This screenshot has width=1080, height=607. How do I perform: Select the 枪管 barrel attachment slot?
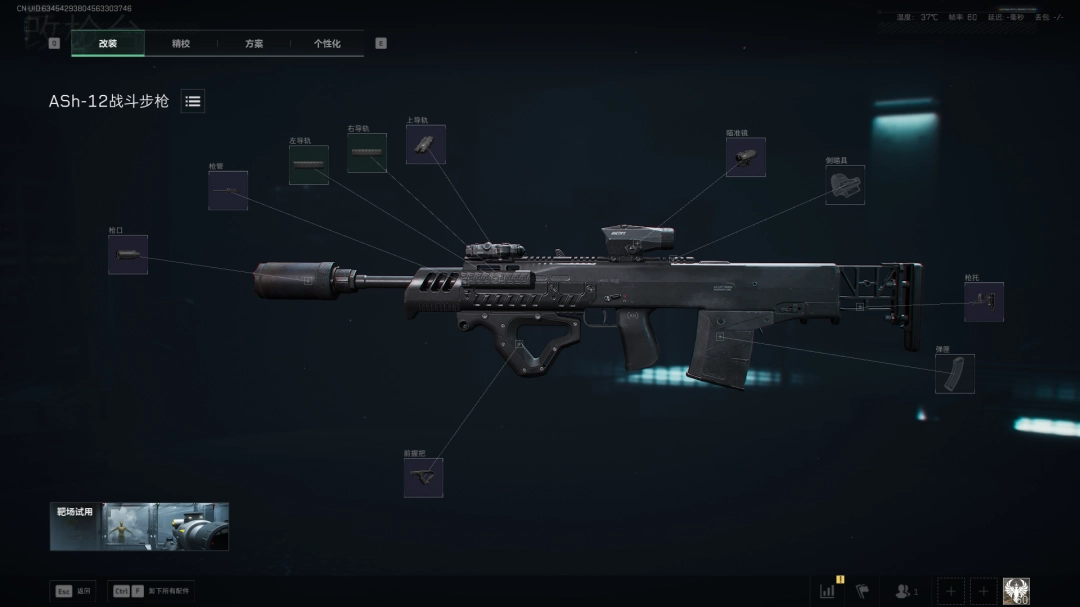[x=228, y=190]
